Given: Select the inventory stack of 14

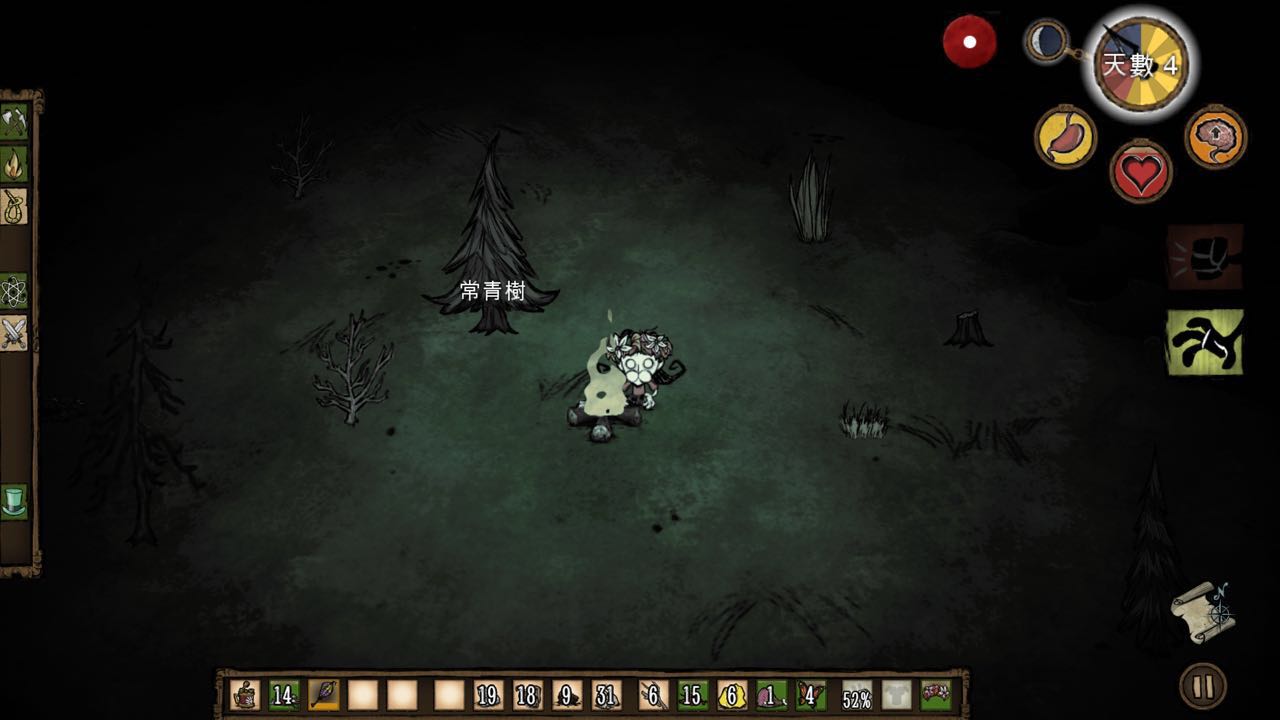Looking at the screenshot, I should pos(284,695).
